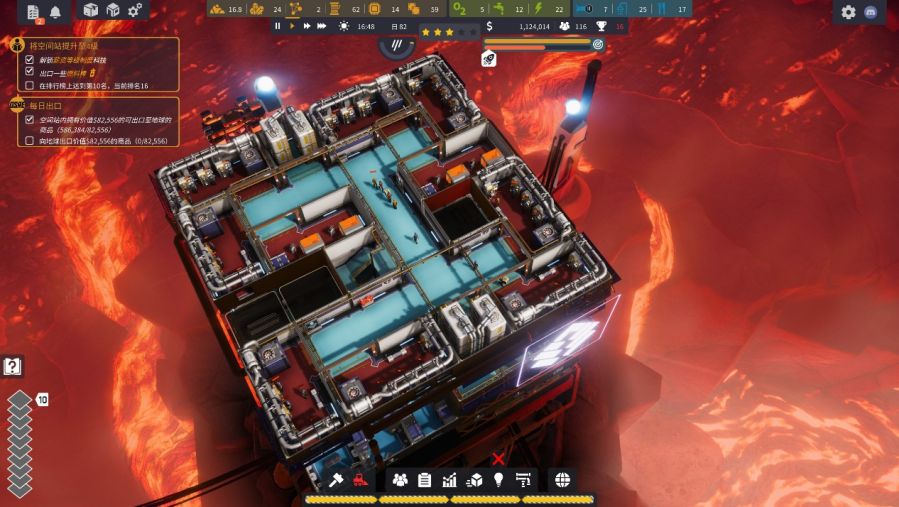899x507 pixels.
Task: Click the open box icon in top bar
Action: pos(113,11)
